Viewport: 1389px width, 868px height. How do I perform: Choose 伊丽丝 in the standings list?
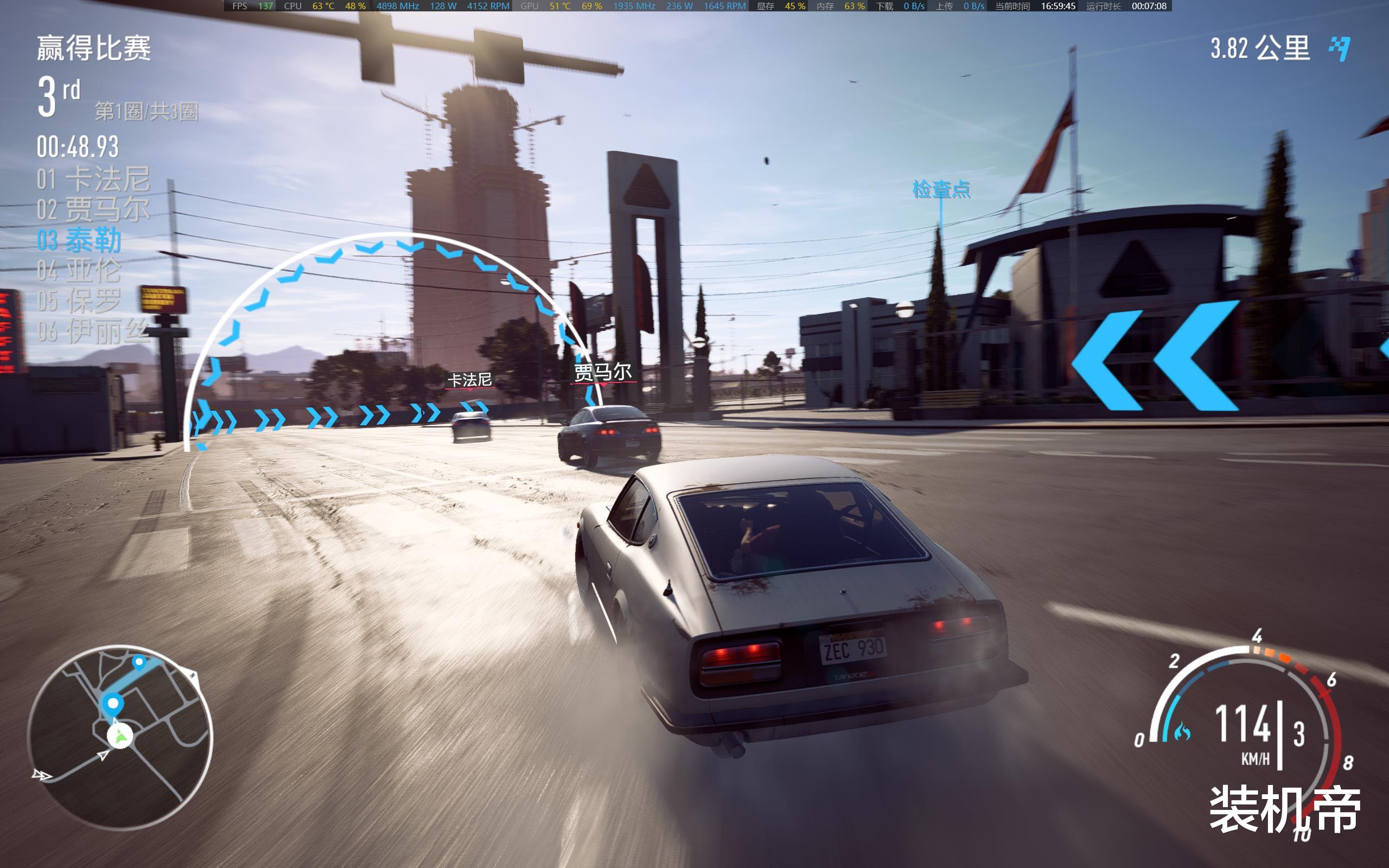point(93,331)
